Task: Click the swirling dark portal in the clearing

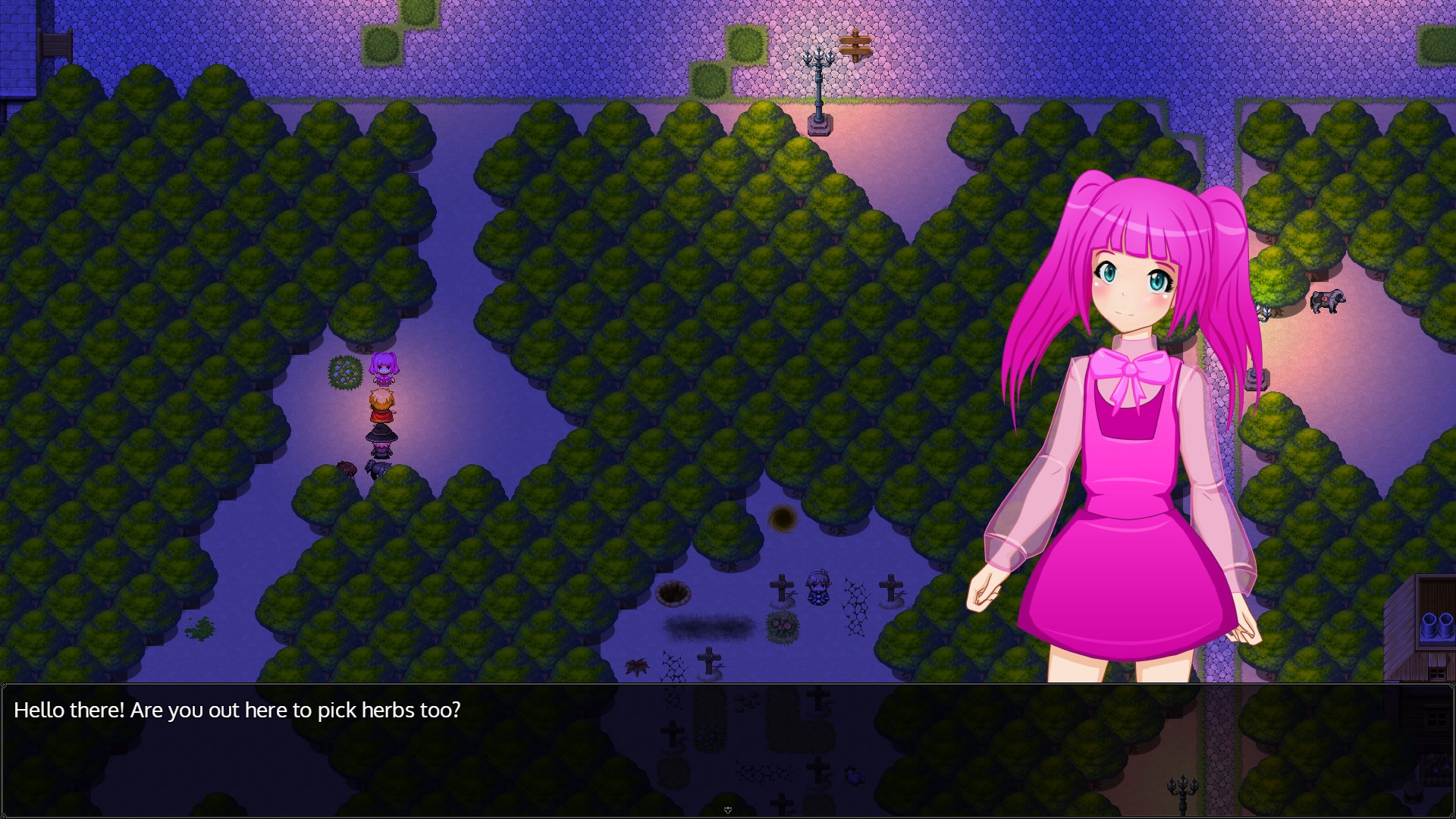Action: (783, 517)
